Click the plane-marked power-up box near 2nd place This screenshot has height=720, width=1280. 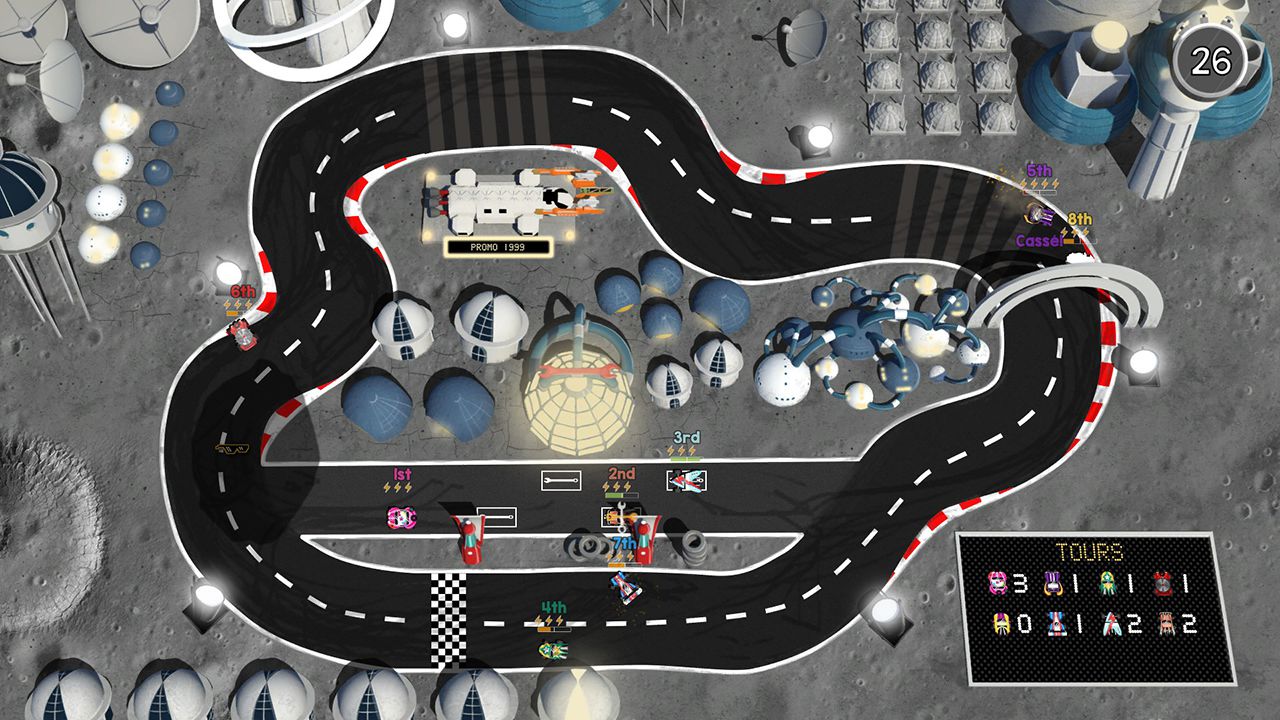coord(686,479)
